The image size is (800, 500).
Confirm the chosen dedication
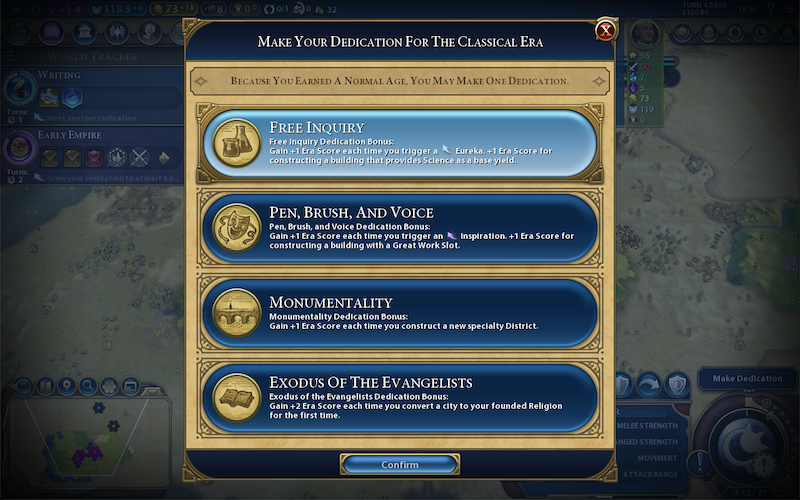click(x=400, y=465)
